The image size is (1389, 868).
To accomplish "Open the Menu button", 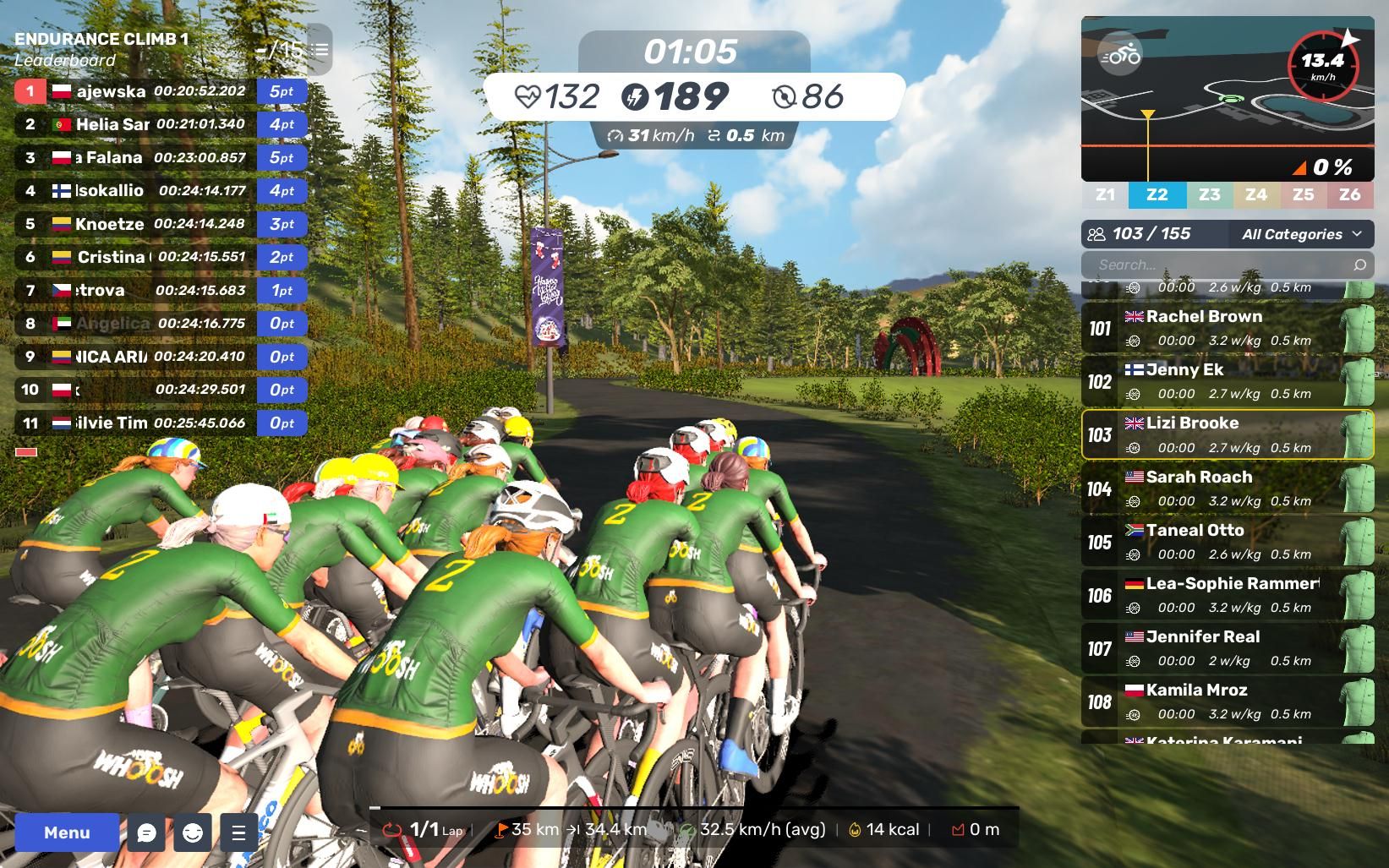I will pos(67,833).
